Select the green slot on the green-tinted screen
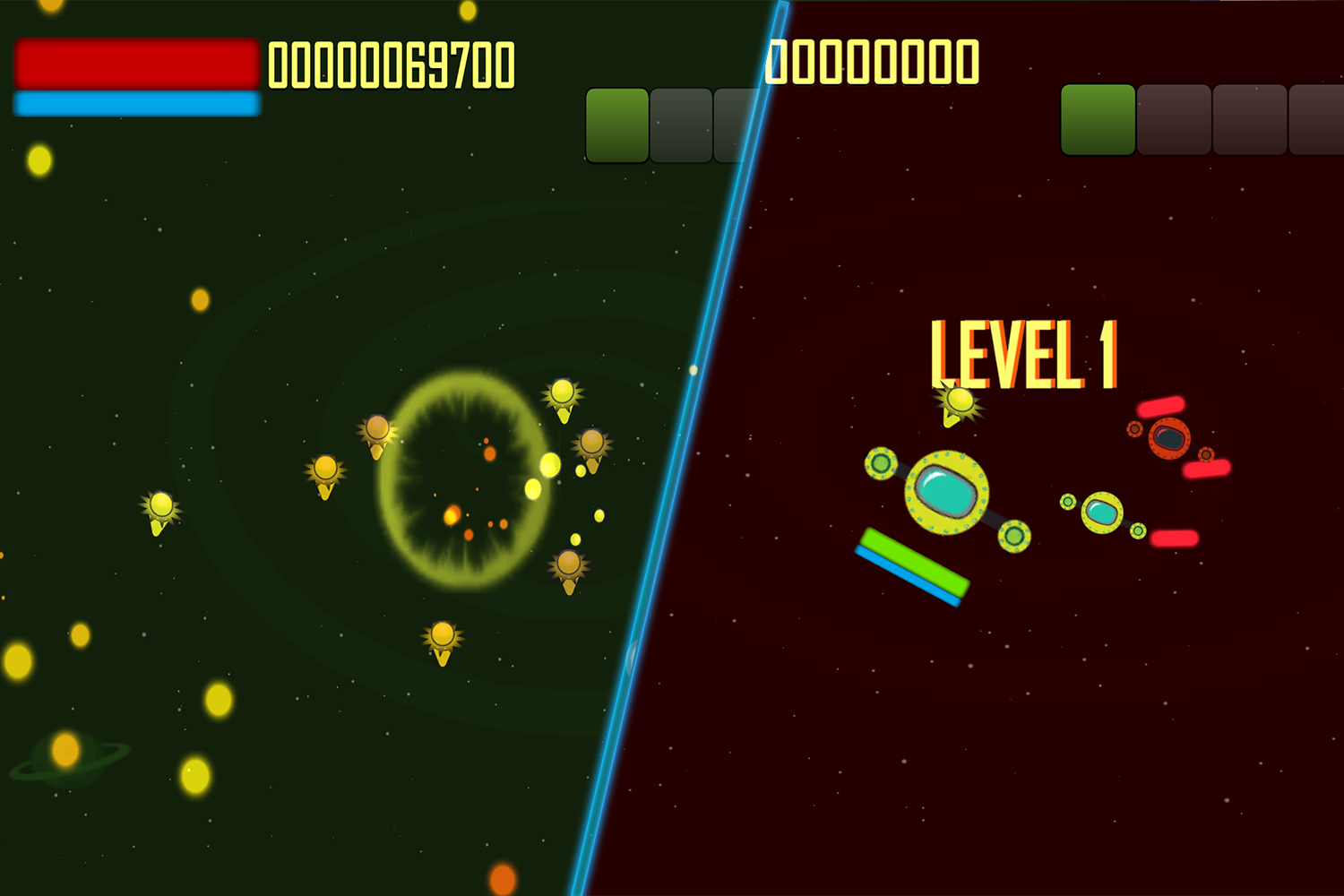 coord(616,125)
